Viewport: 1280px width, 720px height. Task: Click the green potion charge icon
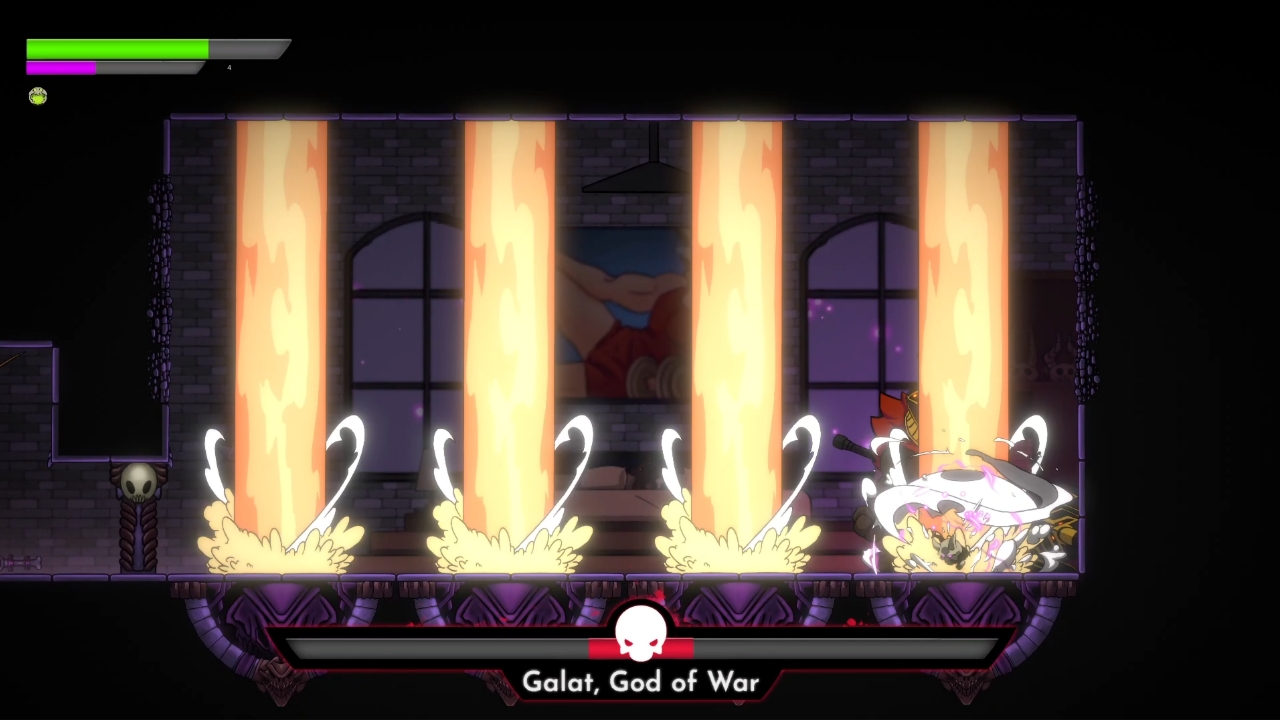click(x=37, y=96)
